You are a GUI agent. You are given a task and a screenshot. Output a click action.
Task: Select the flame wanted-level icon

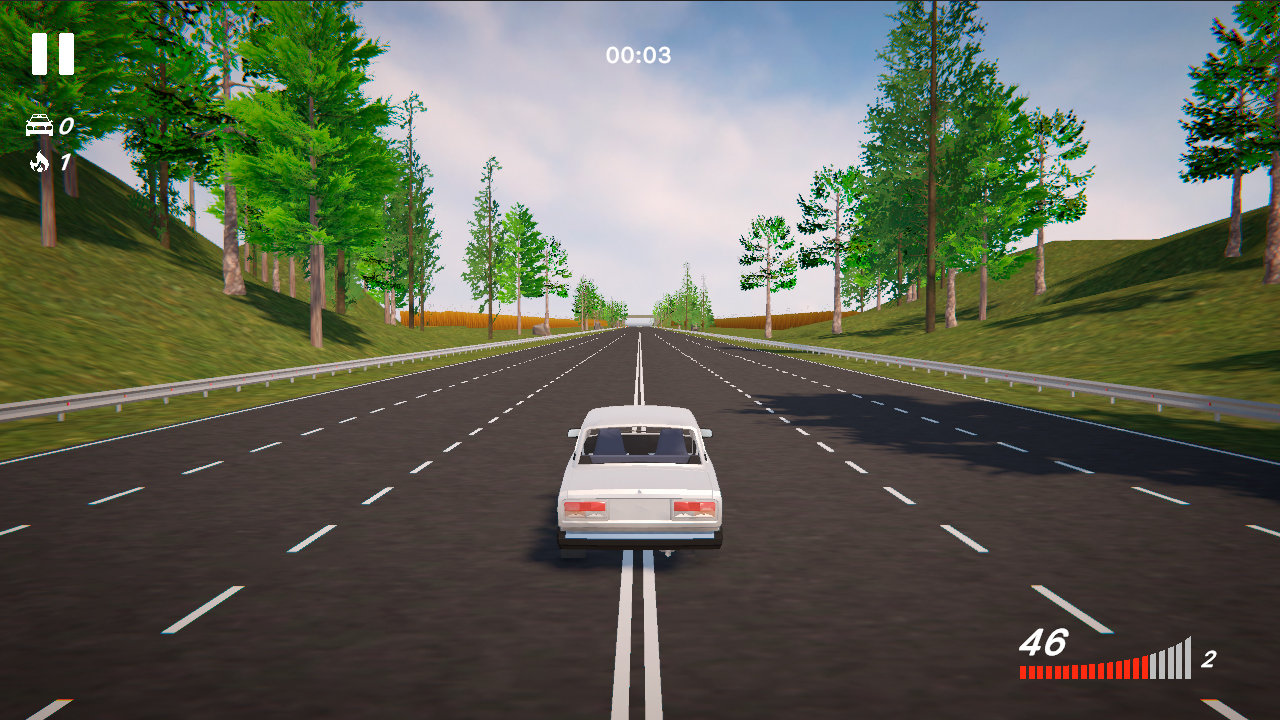click(38, 163)
